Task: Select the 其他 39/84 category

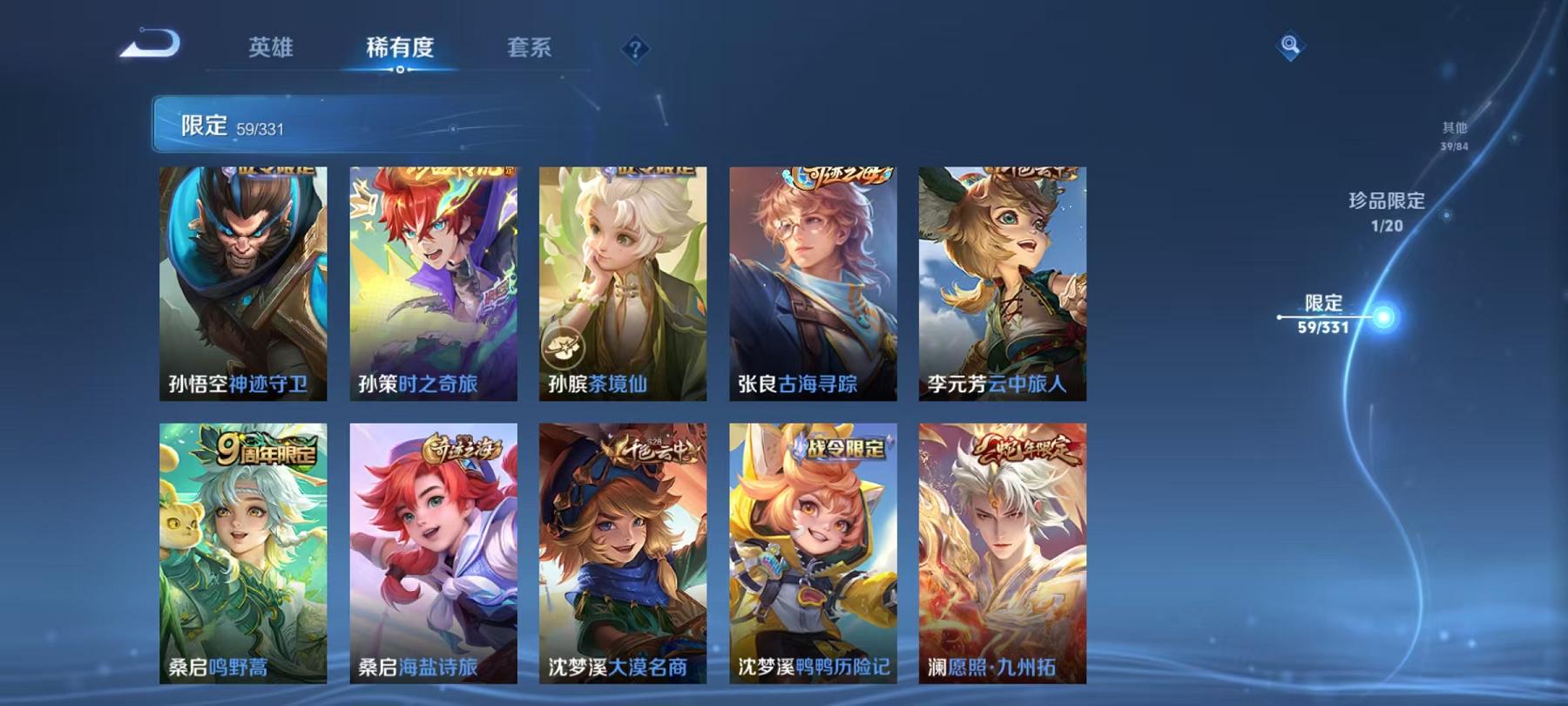Action: click(x=1455, y=133)
